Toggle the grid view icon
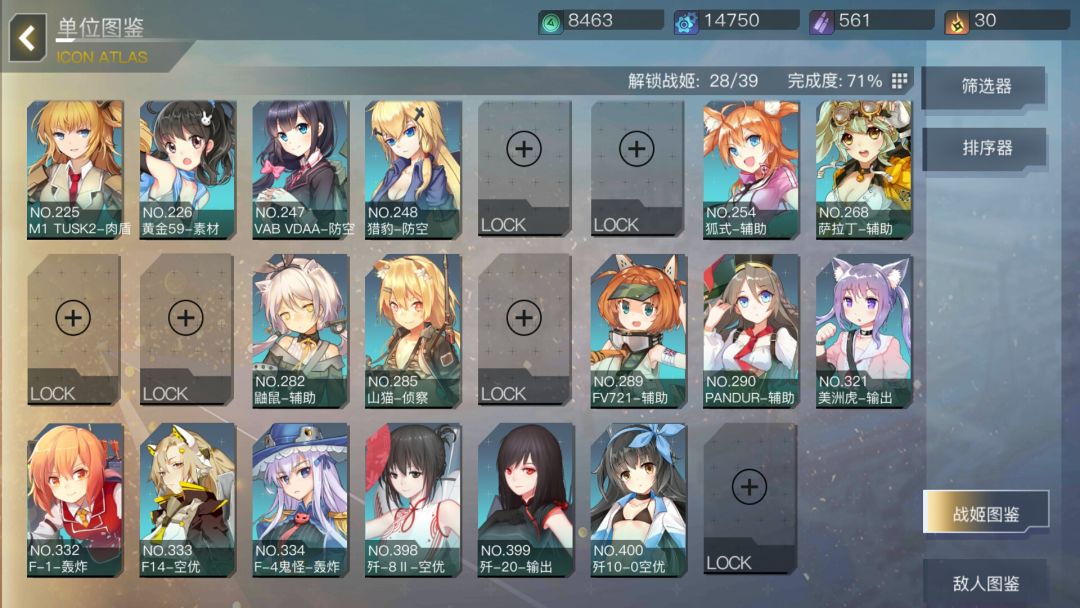Image resolution: width=1080 pixels, height=608 pixels. (899, 81)
